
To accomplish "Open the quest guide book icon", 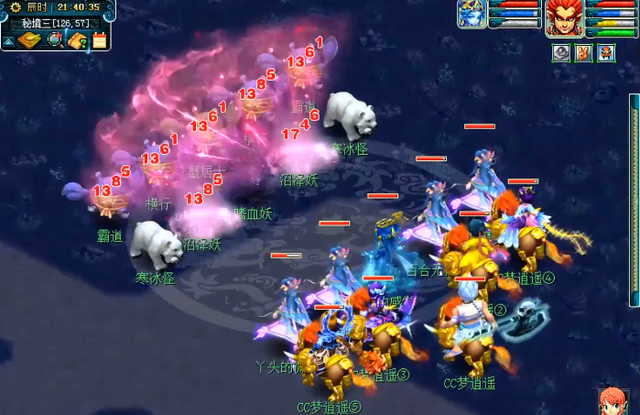I will coord(78,40).
